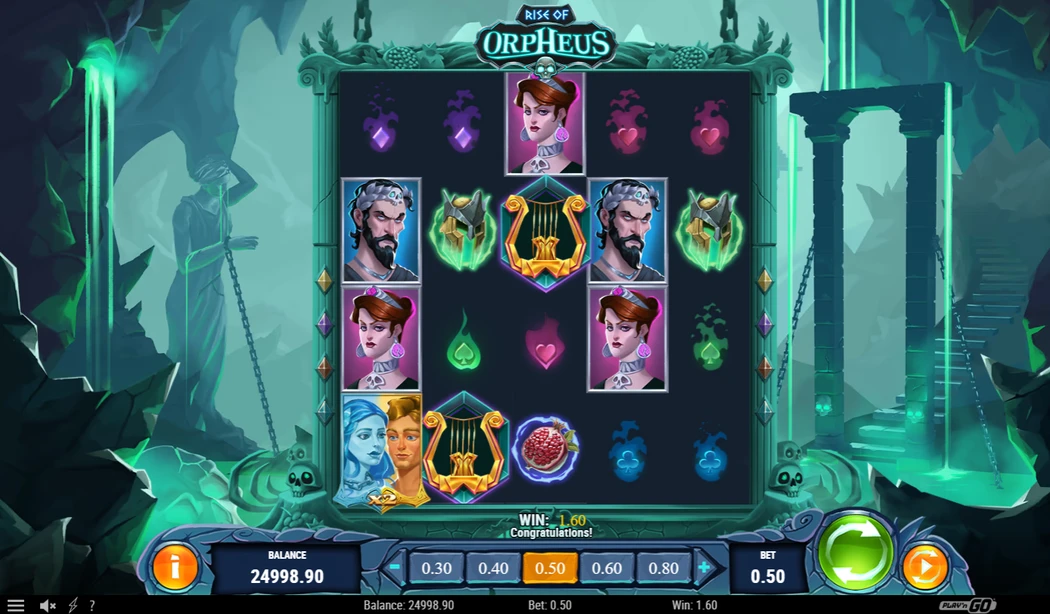Open the hamburger menu

pos(16,605)
